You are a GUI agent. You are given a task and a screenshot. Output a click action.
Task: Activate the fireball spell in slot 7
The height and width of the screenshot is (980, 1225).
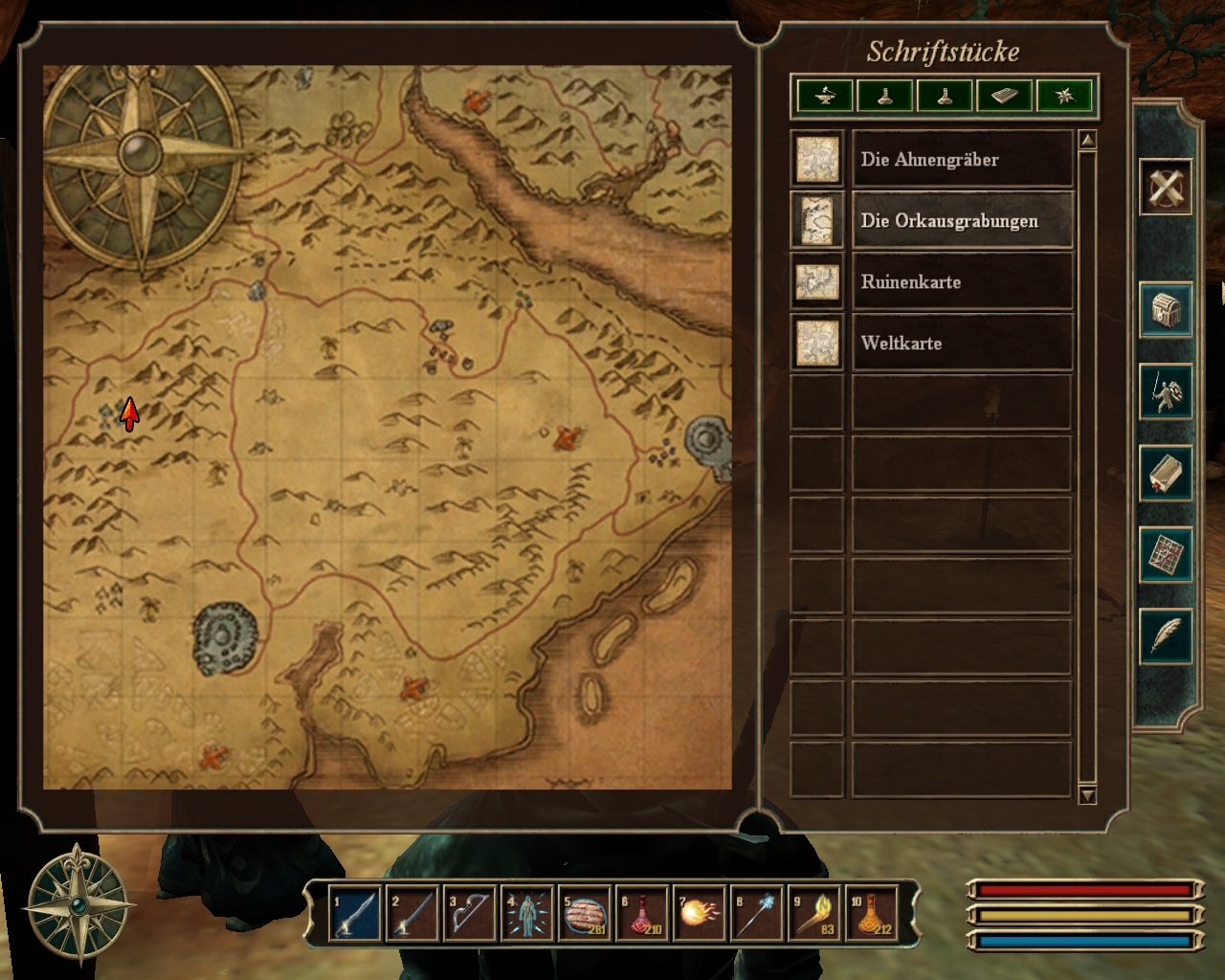point(699,914)
